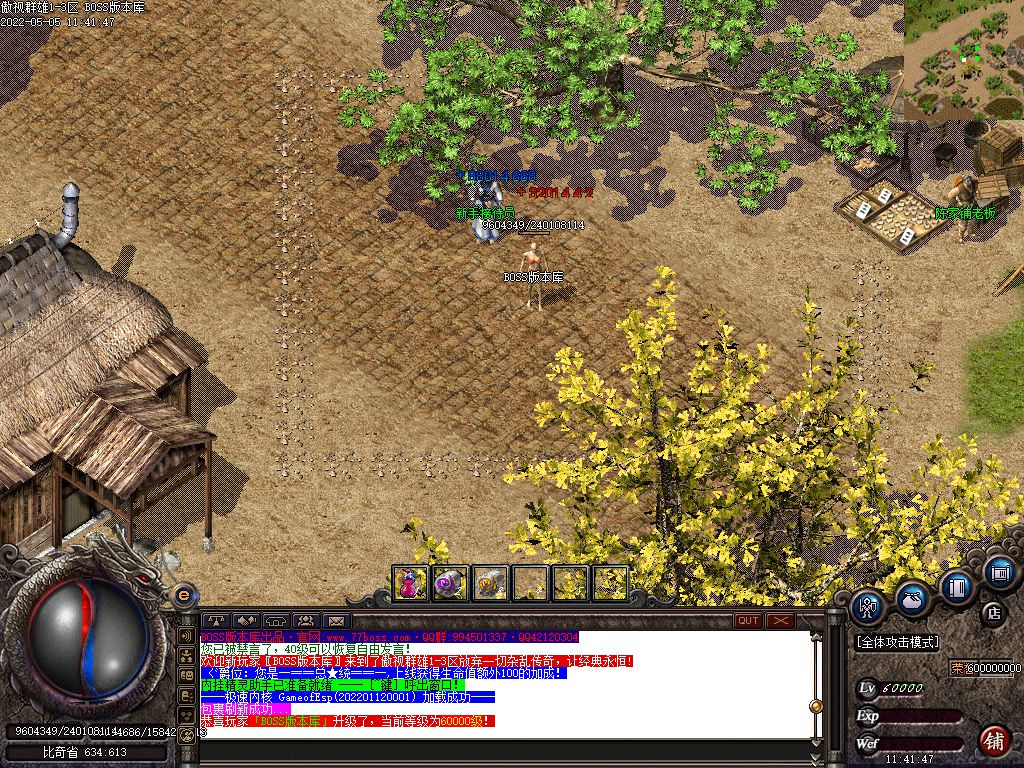
Task: Open the minimap
Action: tap(964, 60)
